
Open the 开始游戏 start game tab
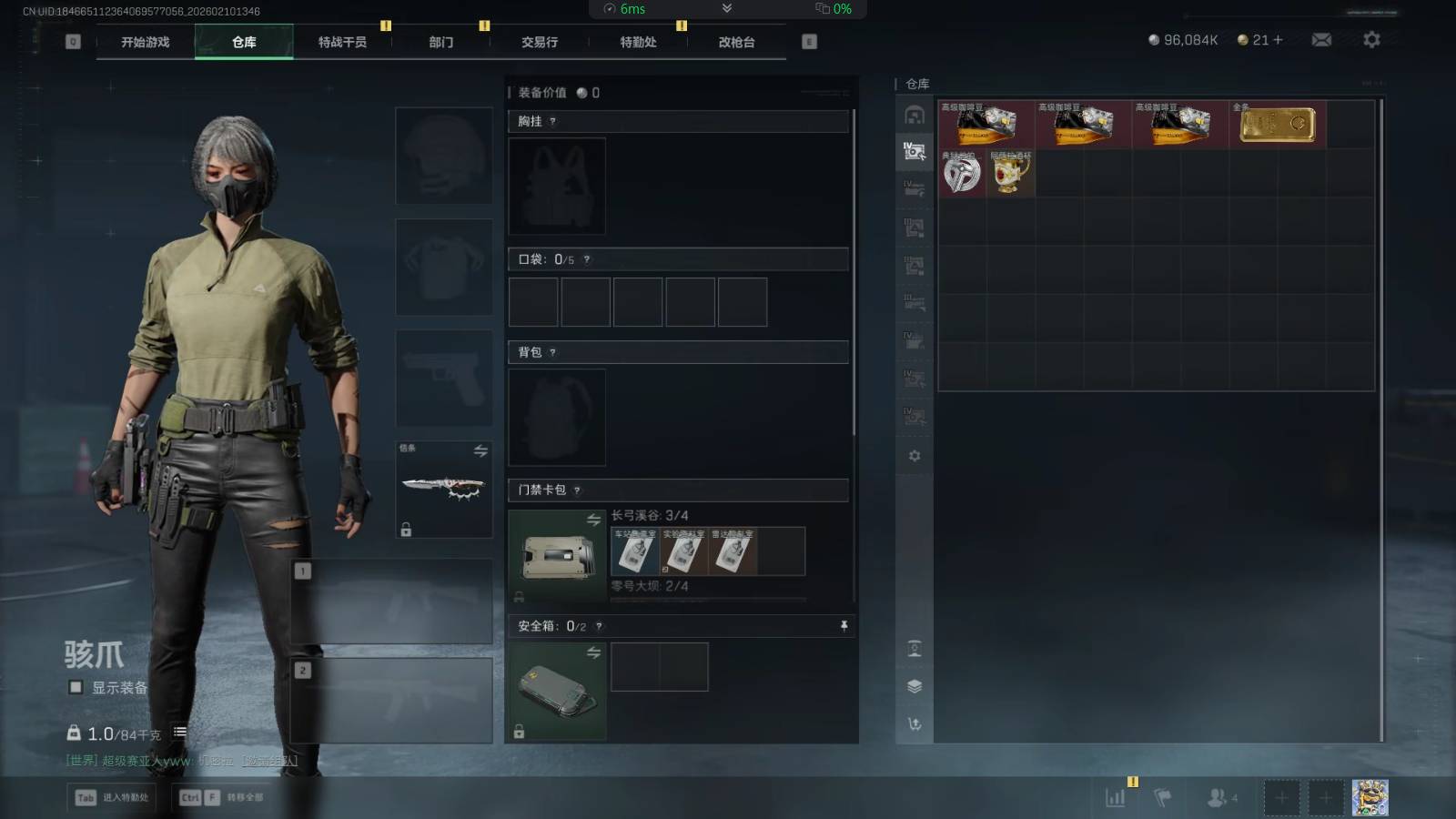(146, 42)
